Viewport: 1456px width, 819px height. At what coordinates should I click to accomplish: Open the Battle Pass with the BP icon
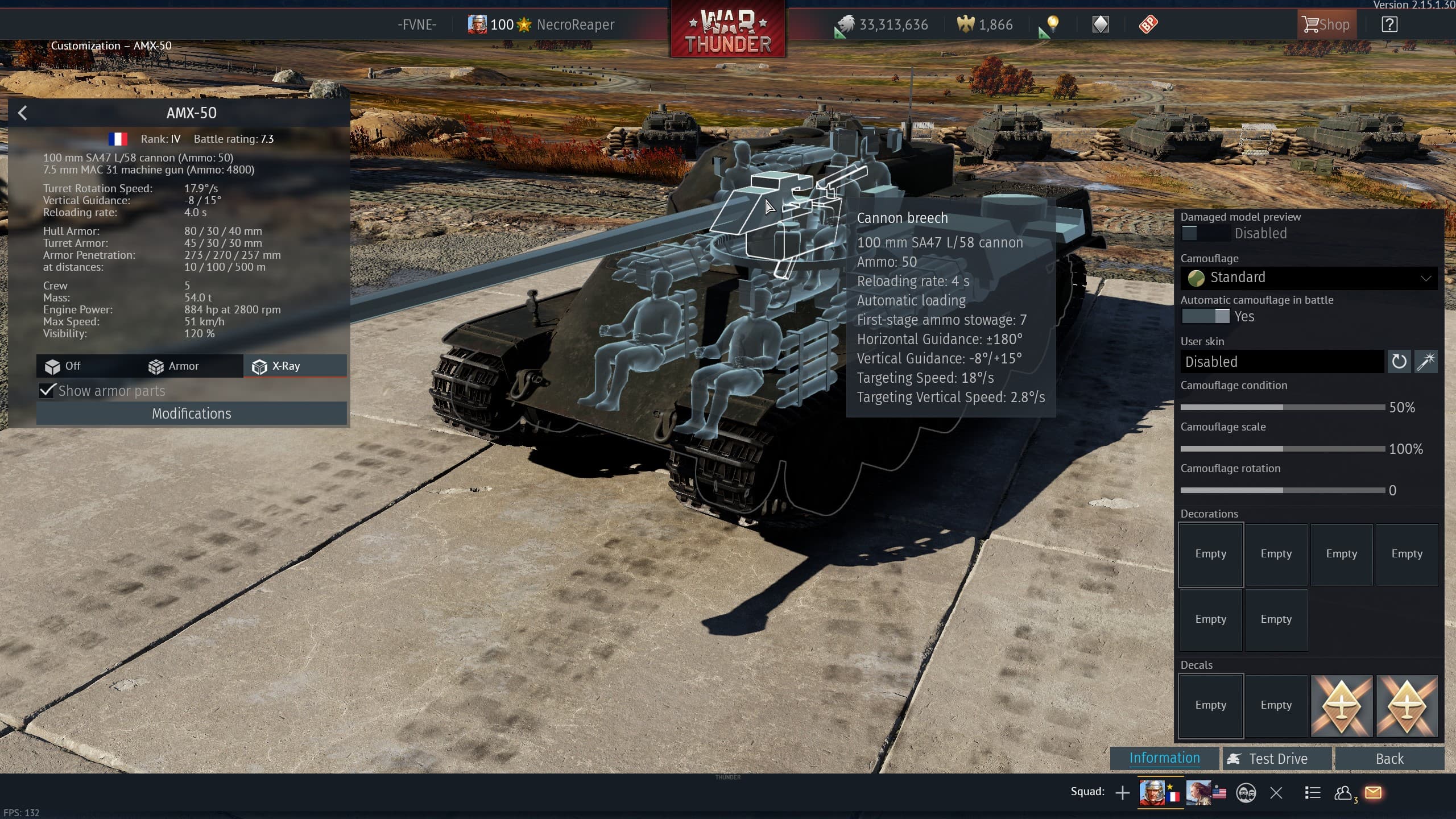coord(1148,24)
